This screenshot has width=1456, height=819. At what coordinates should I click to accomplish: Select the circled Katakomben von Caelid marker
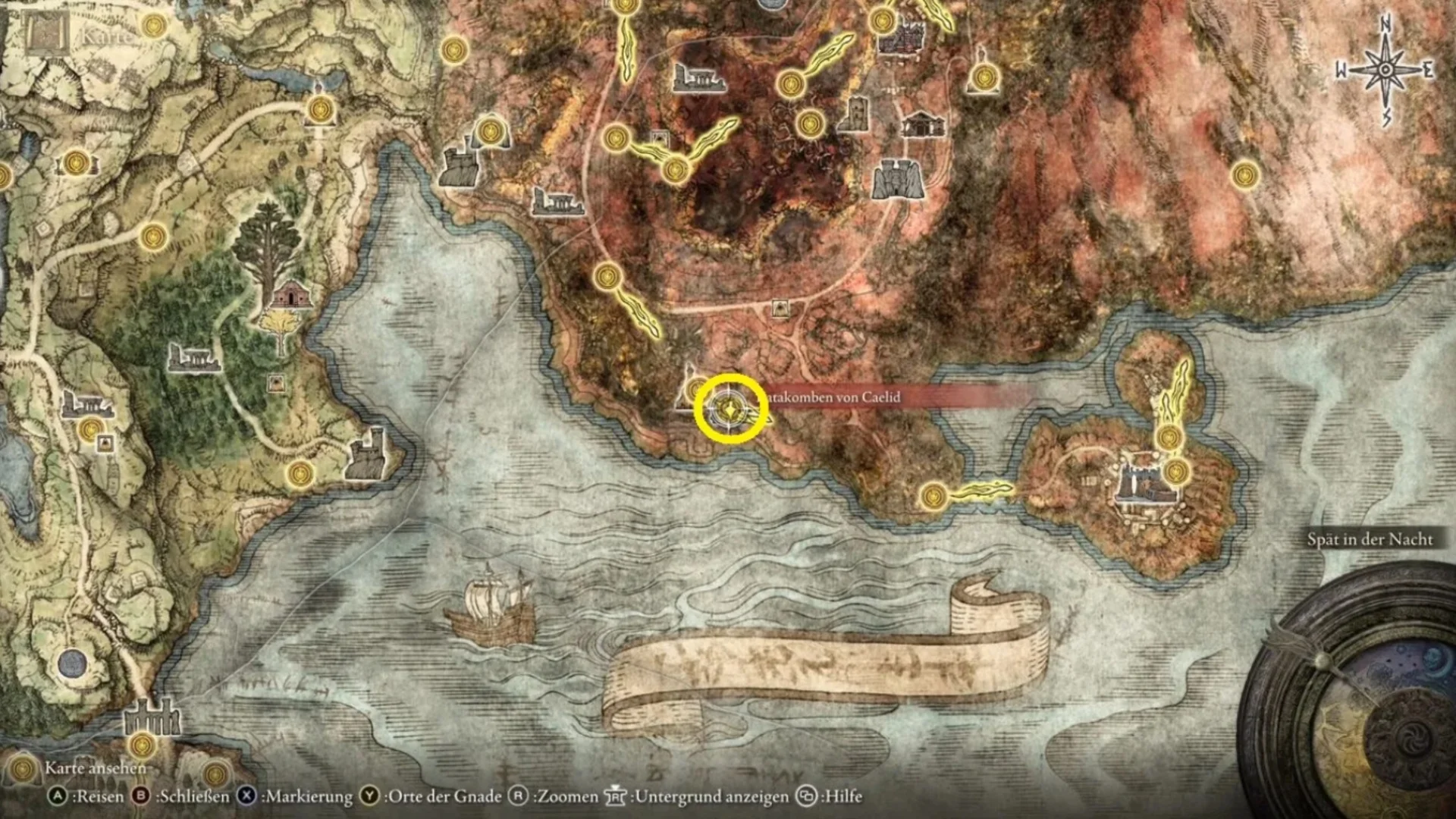point(730,409)
